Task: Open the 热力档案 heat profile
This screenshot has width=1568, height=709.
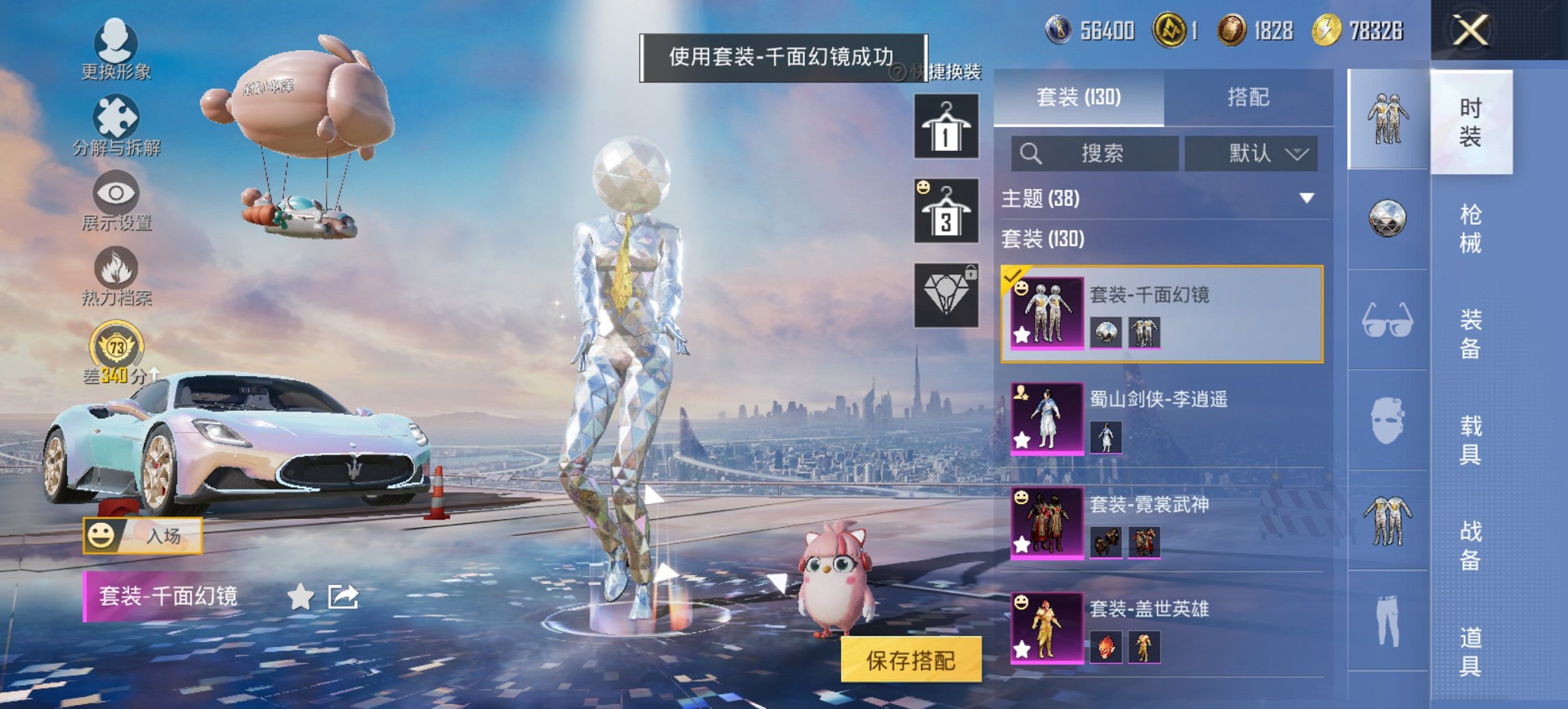Action: point(116,279)
